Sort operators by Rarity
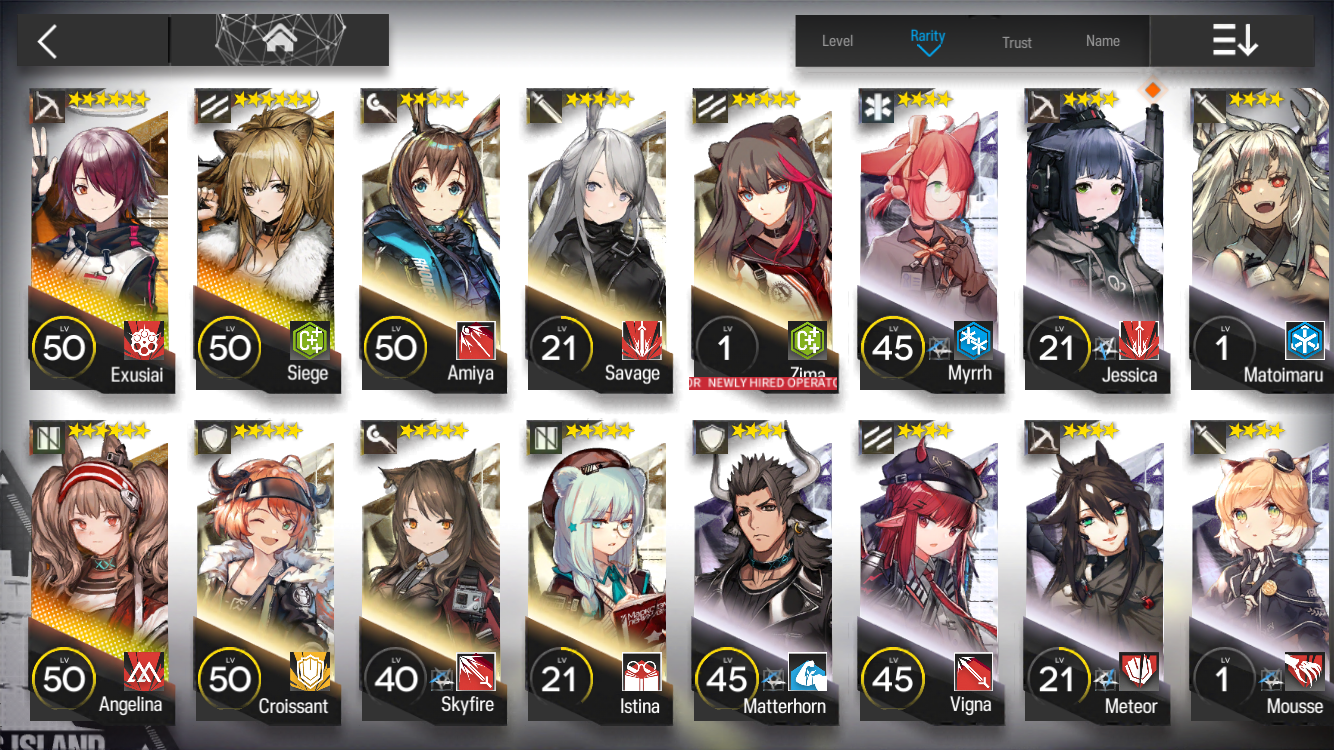 pos(927,40)
